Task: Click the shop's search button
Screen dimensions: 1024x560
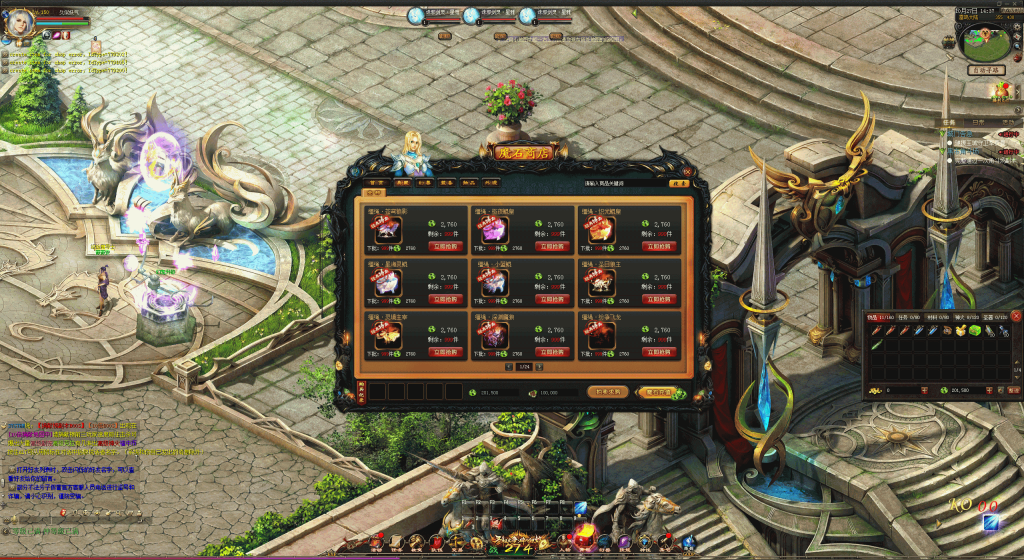Action: tap(678, 184)
